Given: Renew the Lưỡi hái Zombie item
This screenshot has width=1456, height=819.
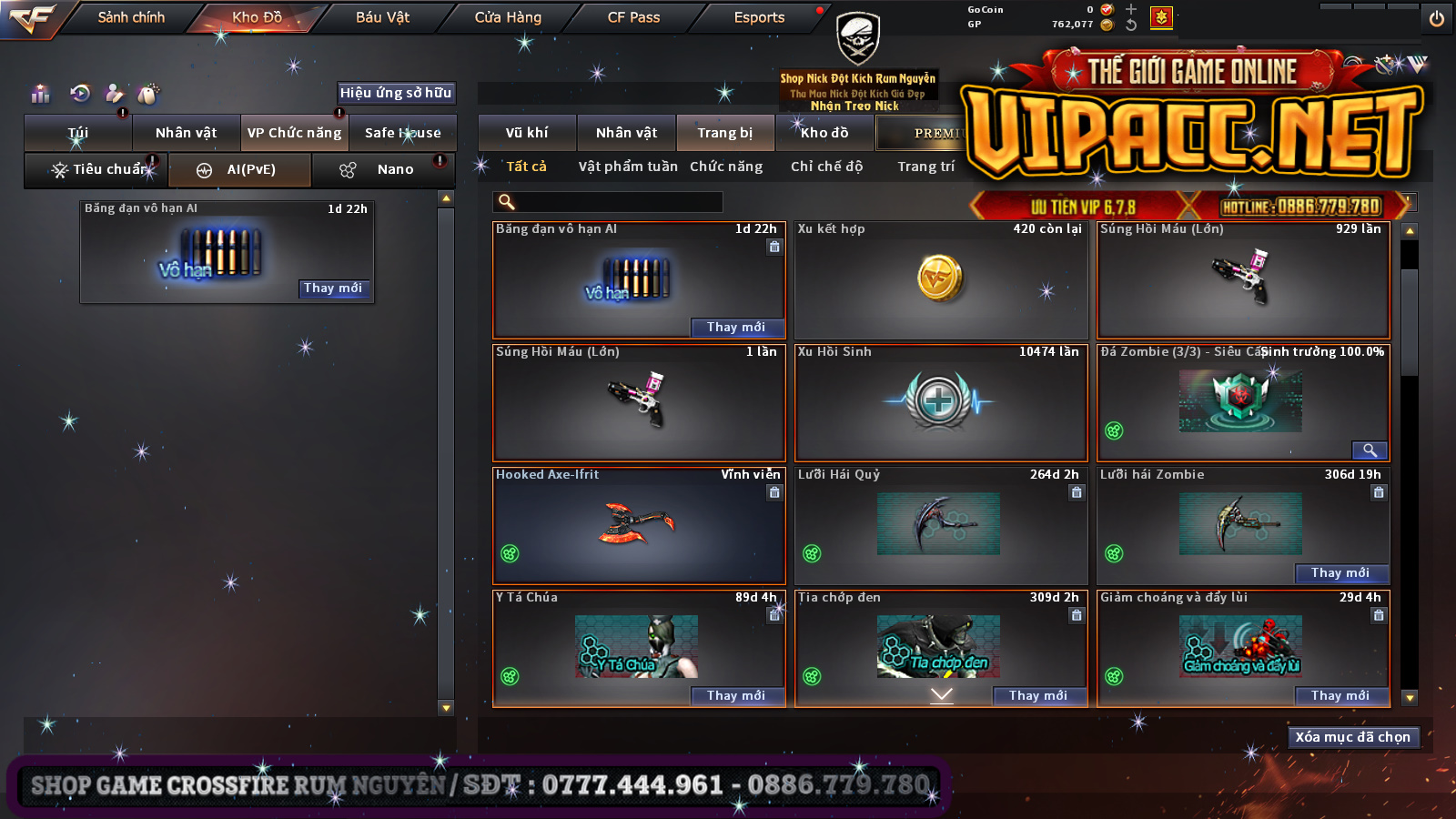Looking at the screenshot, I should pos(1340,572).
